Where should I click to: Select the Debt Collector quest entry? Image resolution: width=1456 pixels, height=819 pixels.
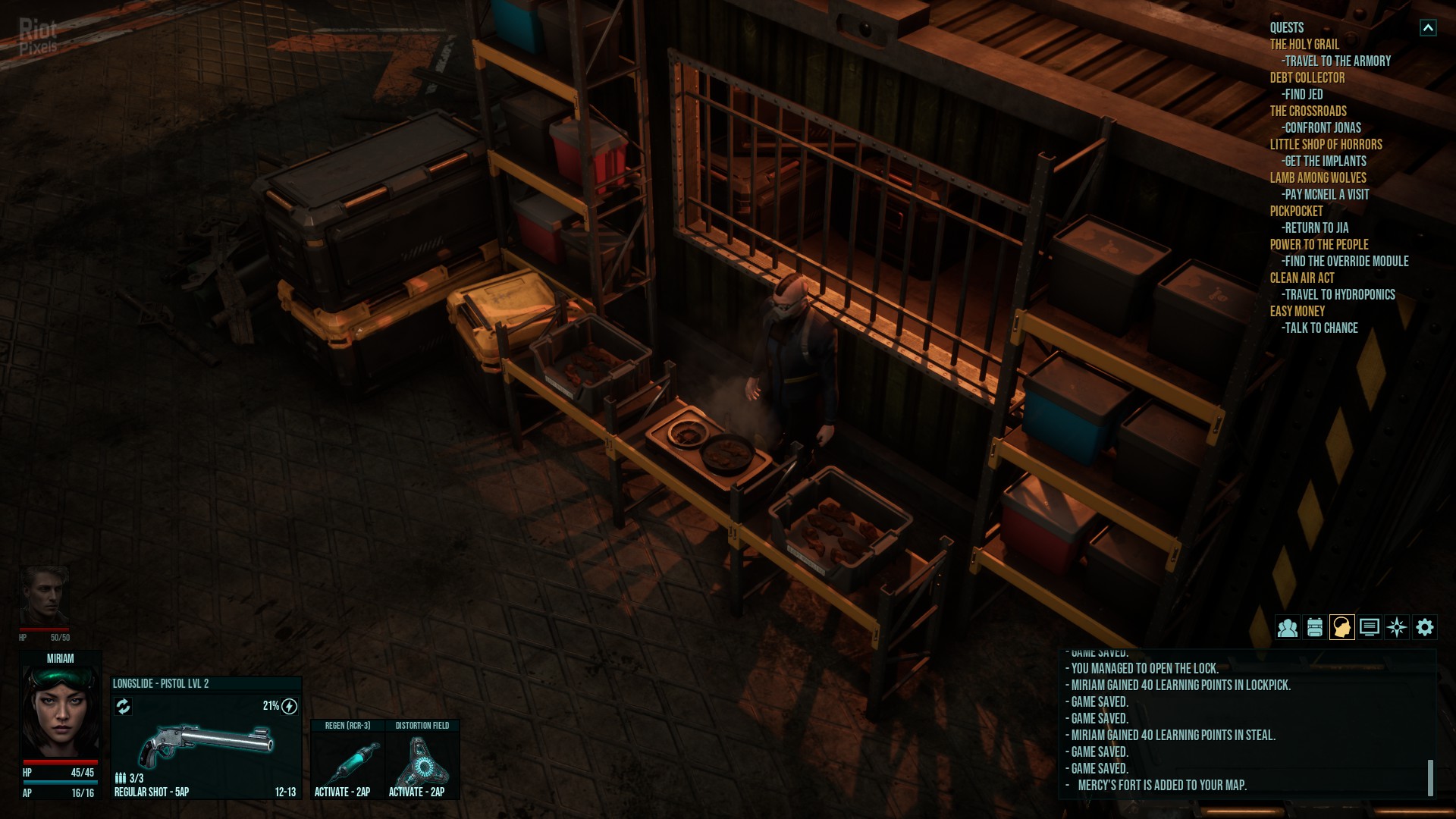pos(1307,78)
